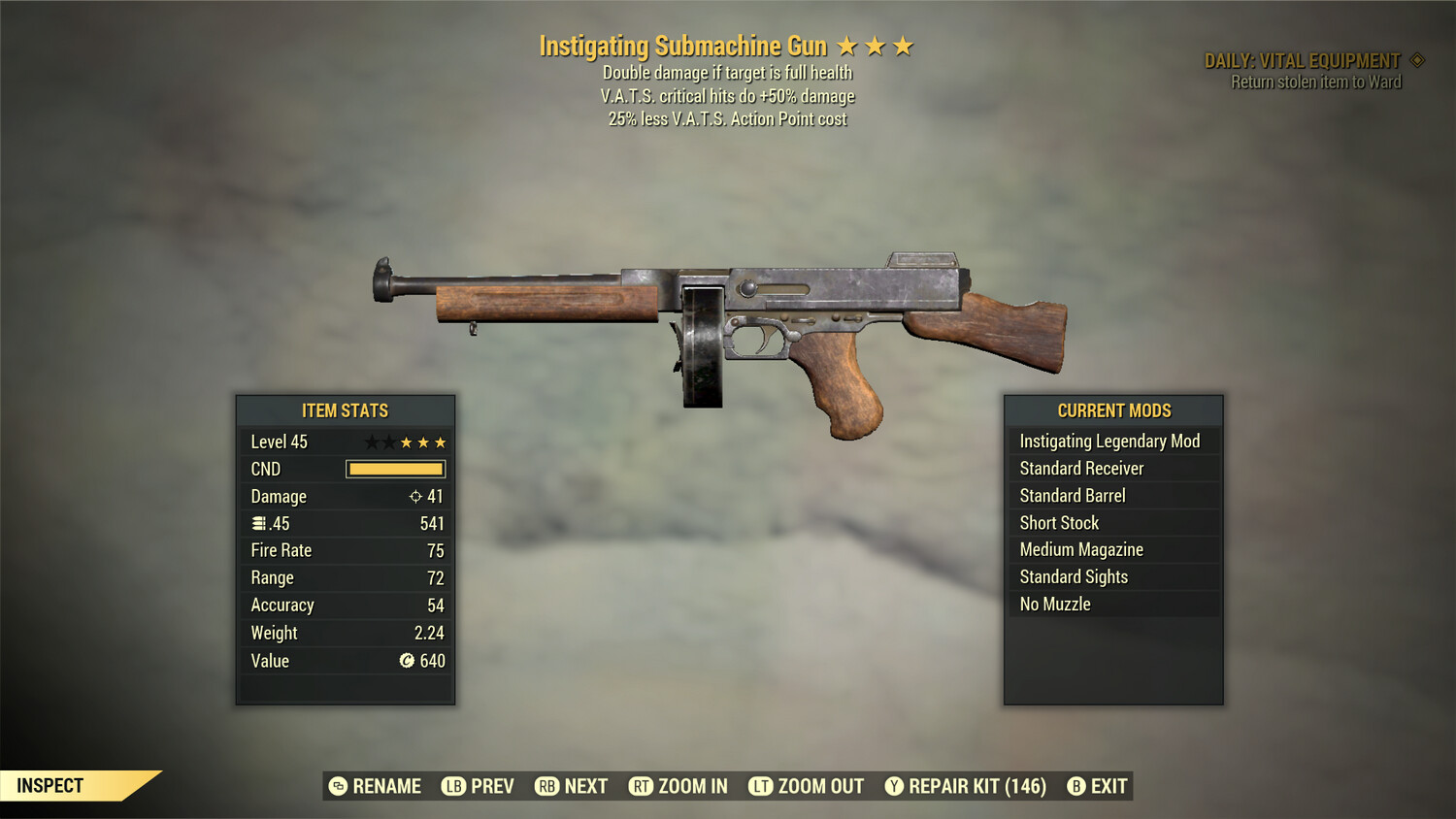This screenshot has height=819, width=1456.
Task: Click the B button icon beside Exit
Action: coord(1075,786)
